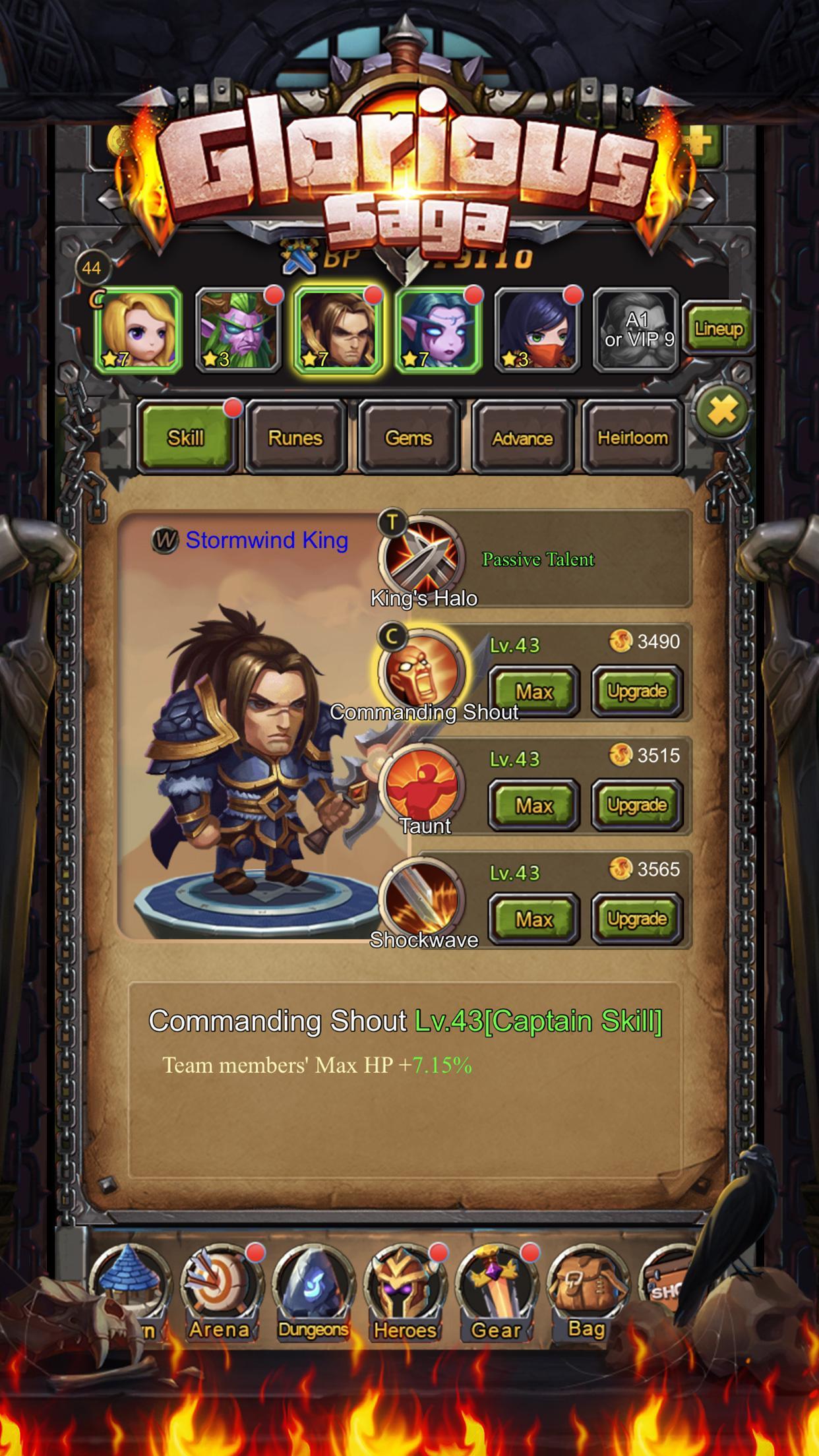Open the Arena menu
The width and height of the screenshot is (819, 1456).
pyautogui.click(x=219, y=1294)
